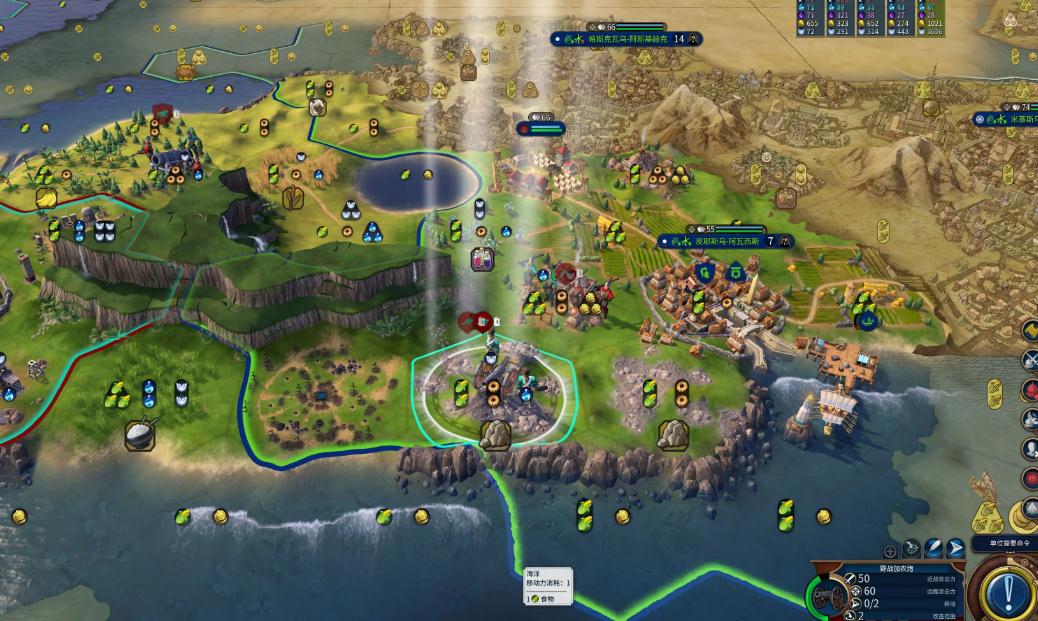
Task: Open the city banner with population 14
Action: pyautogui.click(x=626, y=39)
